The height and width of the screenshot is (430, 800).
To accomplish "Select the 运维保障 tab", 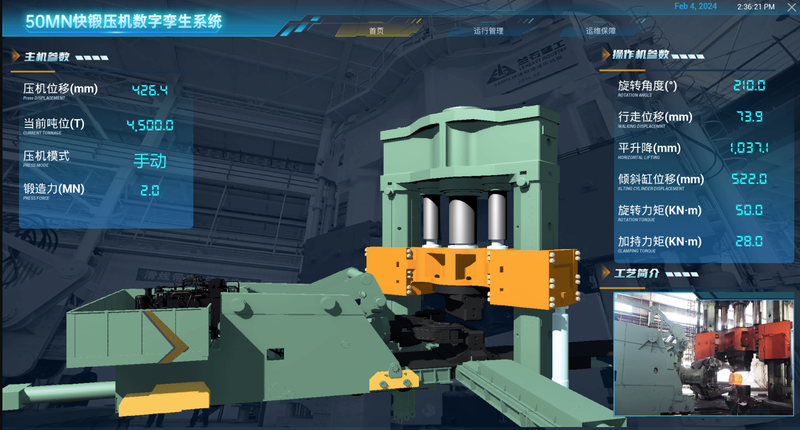I will tap(601, 31).
